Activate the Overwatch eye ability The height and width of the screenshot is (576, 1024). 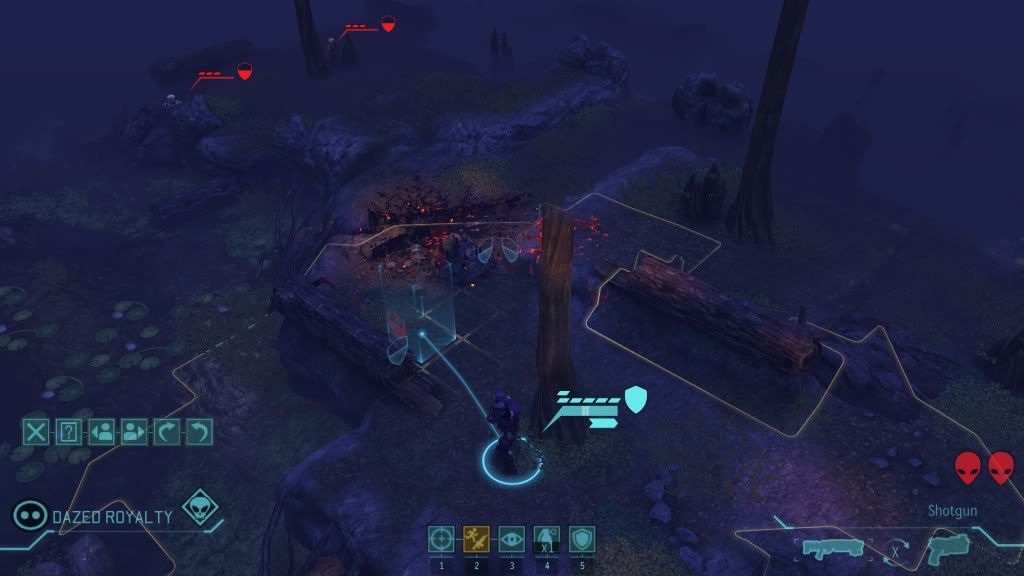(511, 539)
